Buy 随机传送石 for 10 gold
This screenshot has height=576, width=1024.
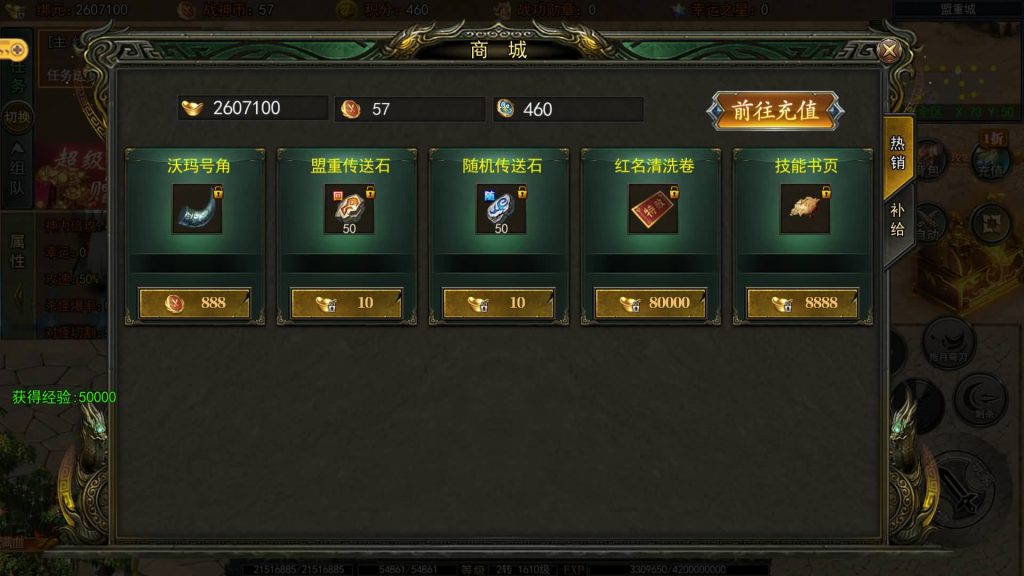(499, 303)
